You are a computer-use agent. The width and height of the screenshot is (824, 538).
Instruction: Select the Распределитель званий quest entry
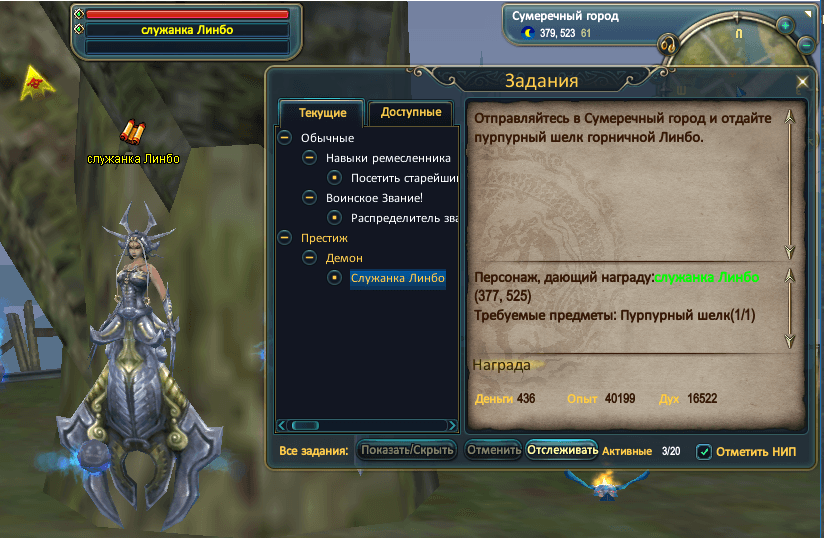(404, 218)
